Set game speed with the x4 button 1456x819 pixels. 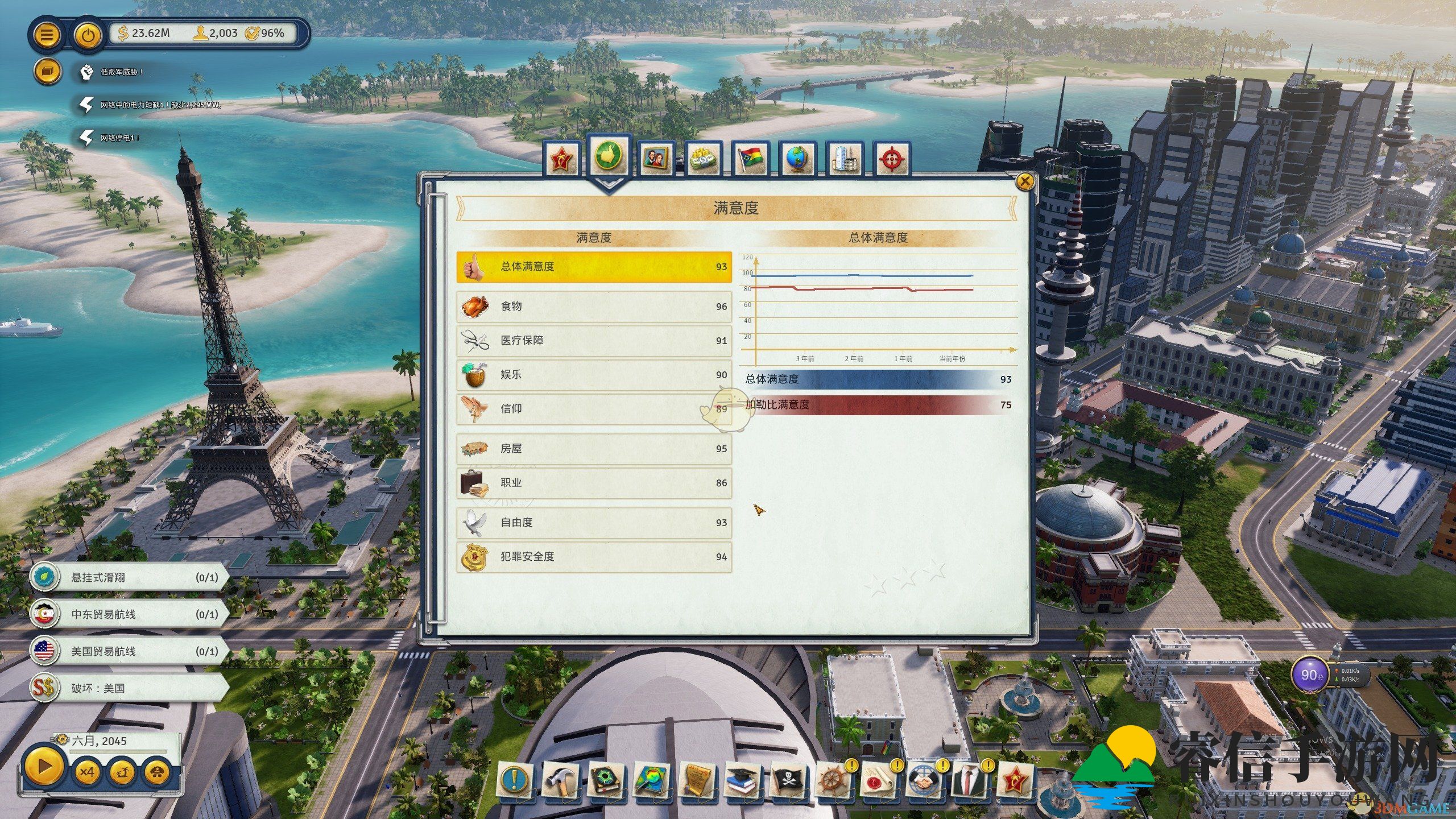tap(86, 772)
